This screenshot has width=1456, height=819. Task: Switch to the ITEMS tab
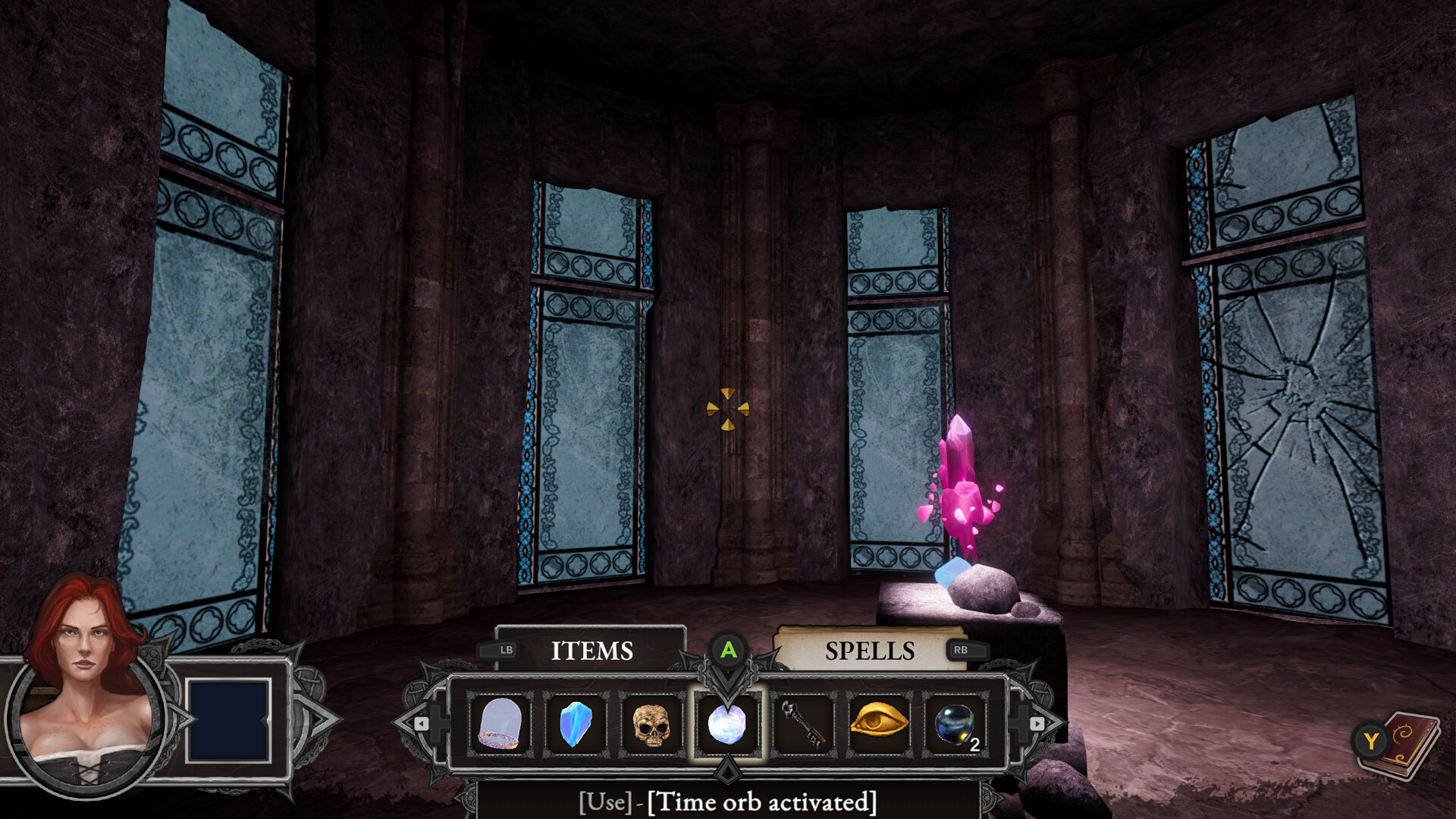595,651
